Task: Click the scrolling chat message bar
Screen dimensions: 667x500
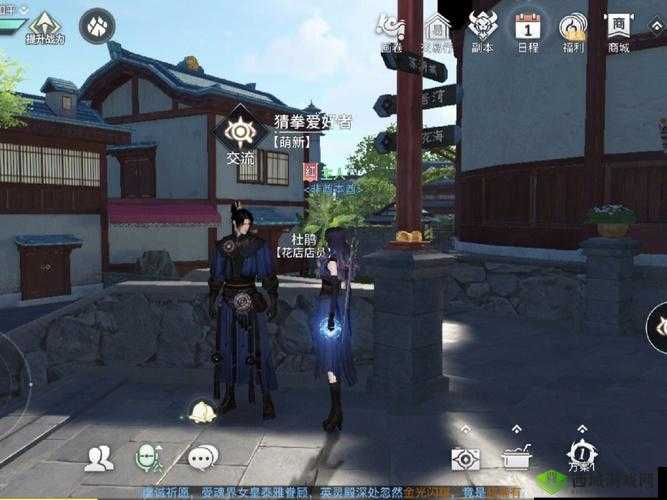Action: pos(330,492)
